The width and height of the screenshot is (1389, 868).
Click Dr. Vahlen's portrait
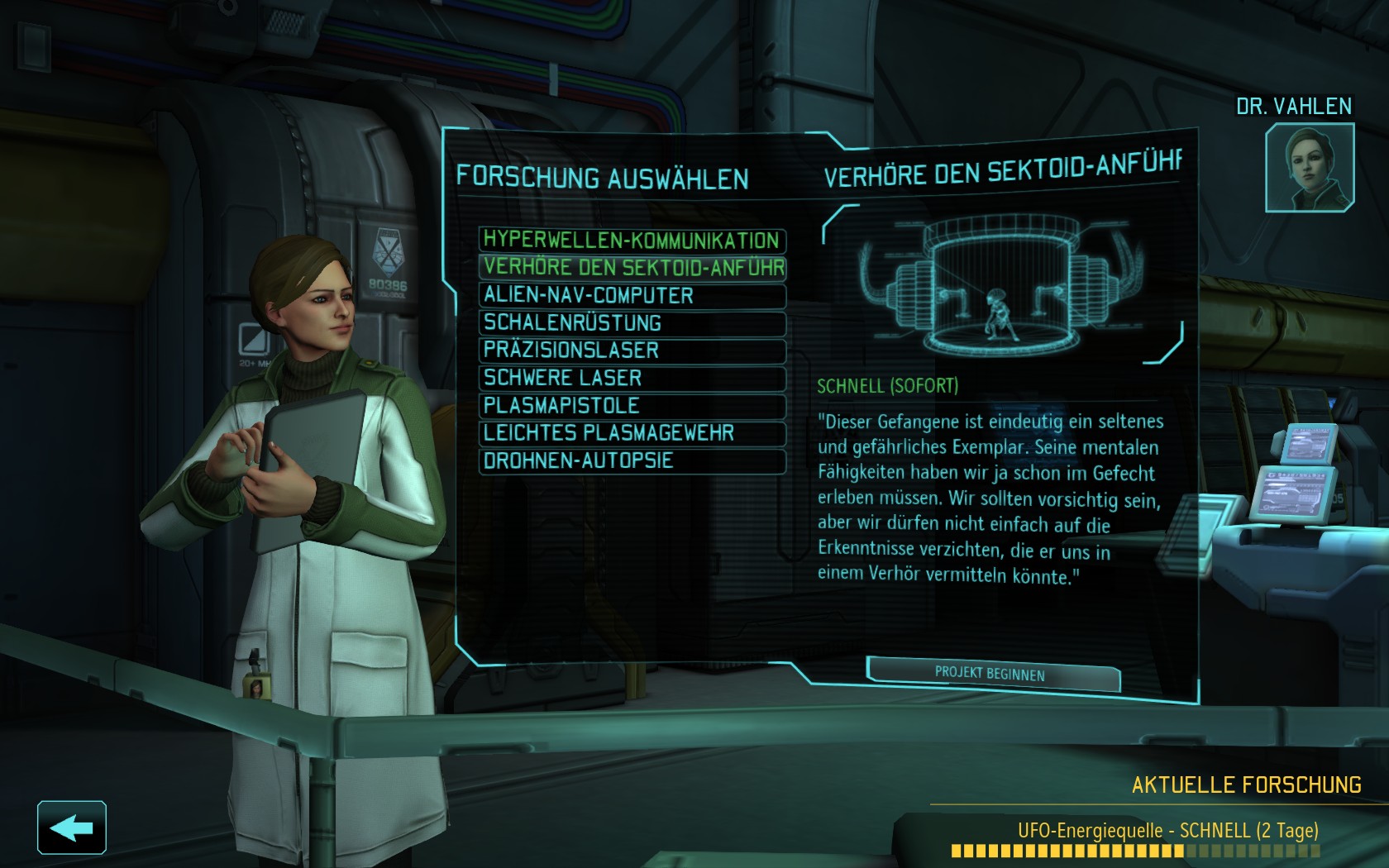(x=1309, y=167)
